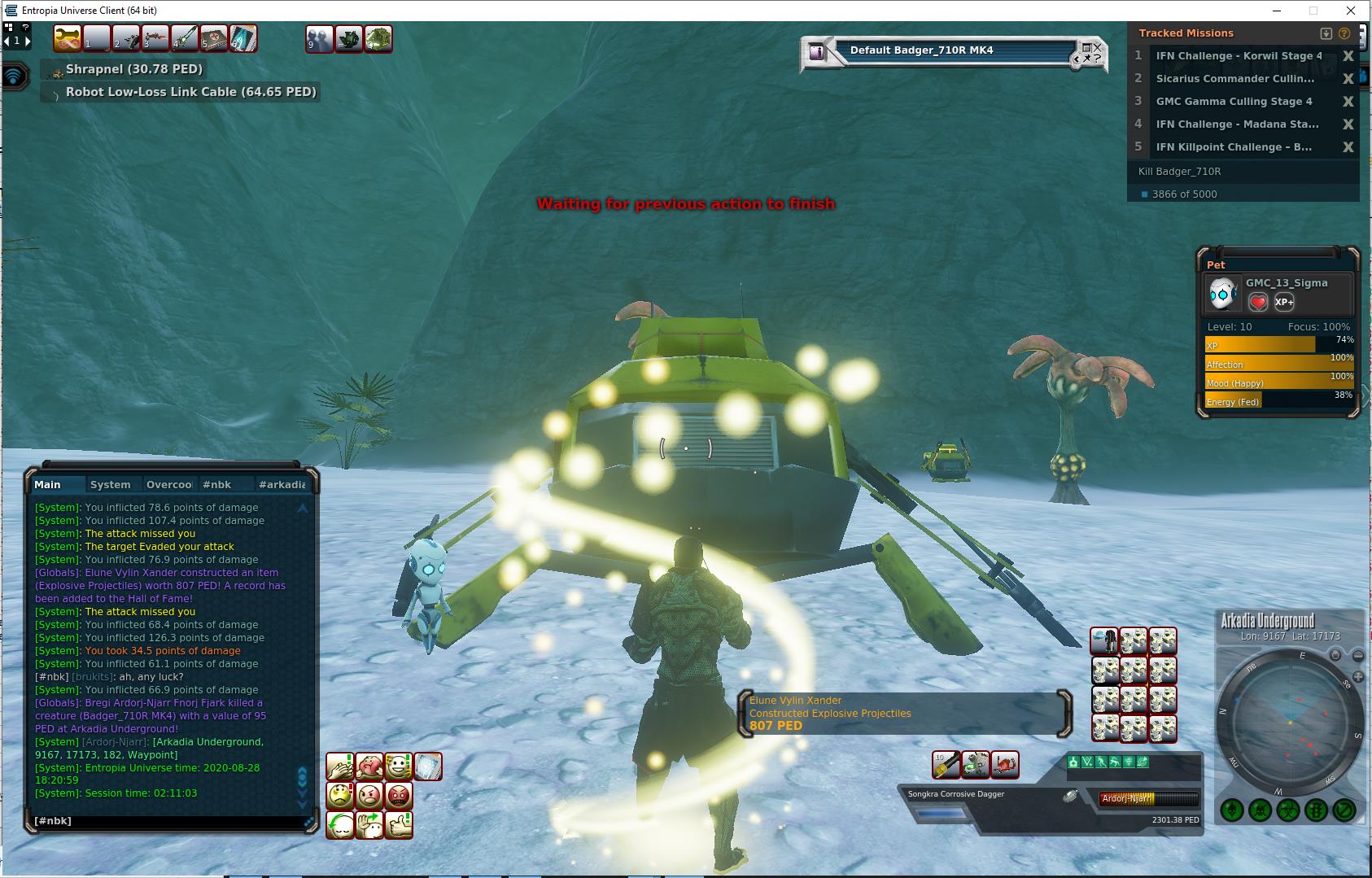The image size is (1372, 878).
Task: Select the green sword in hotbar slot 4
Action: point(185,38)
